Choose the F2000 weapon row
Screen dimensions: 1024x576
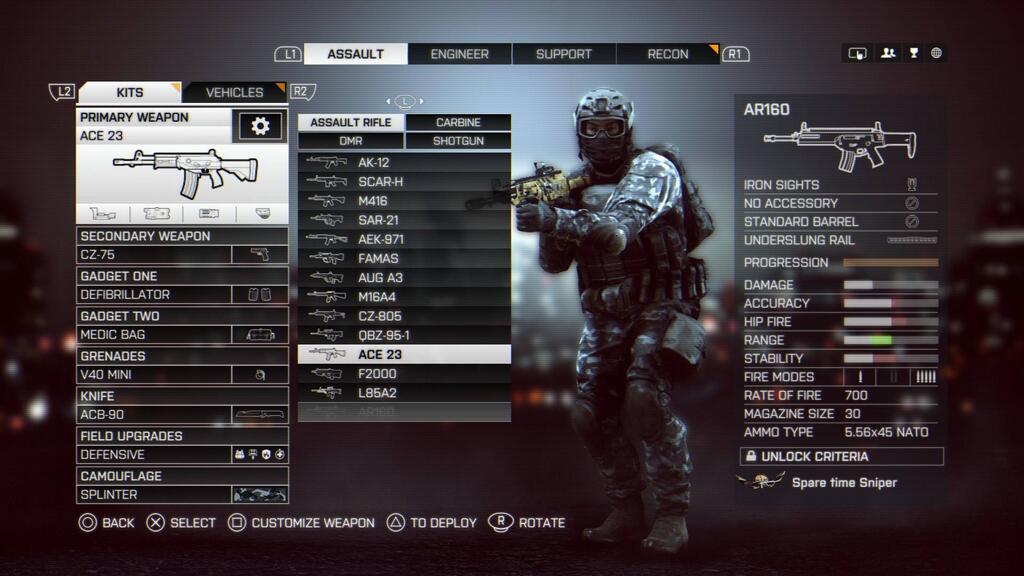point(404,374)
